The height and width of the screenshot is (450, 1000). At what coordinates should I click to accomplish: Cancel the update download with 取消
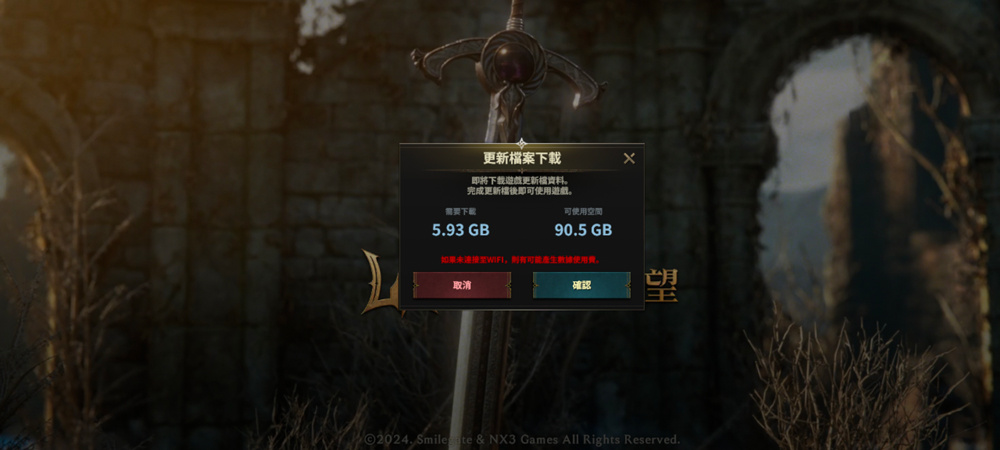(462, 285)
